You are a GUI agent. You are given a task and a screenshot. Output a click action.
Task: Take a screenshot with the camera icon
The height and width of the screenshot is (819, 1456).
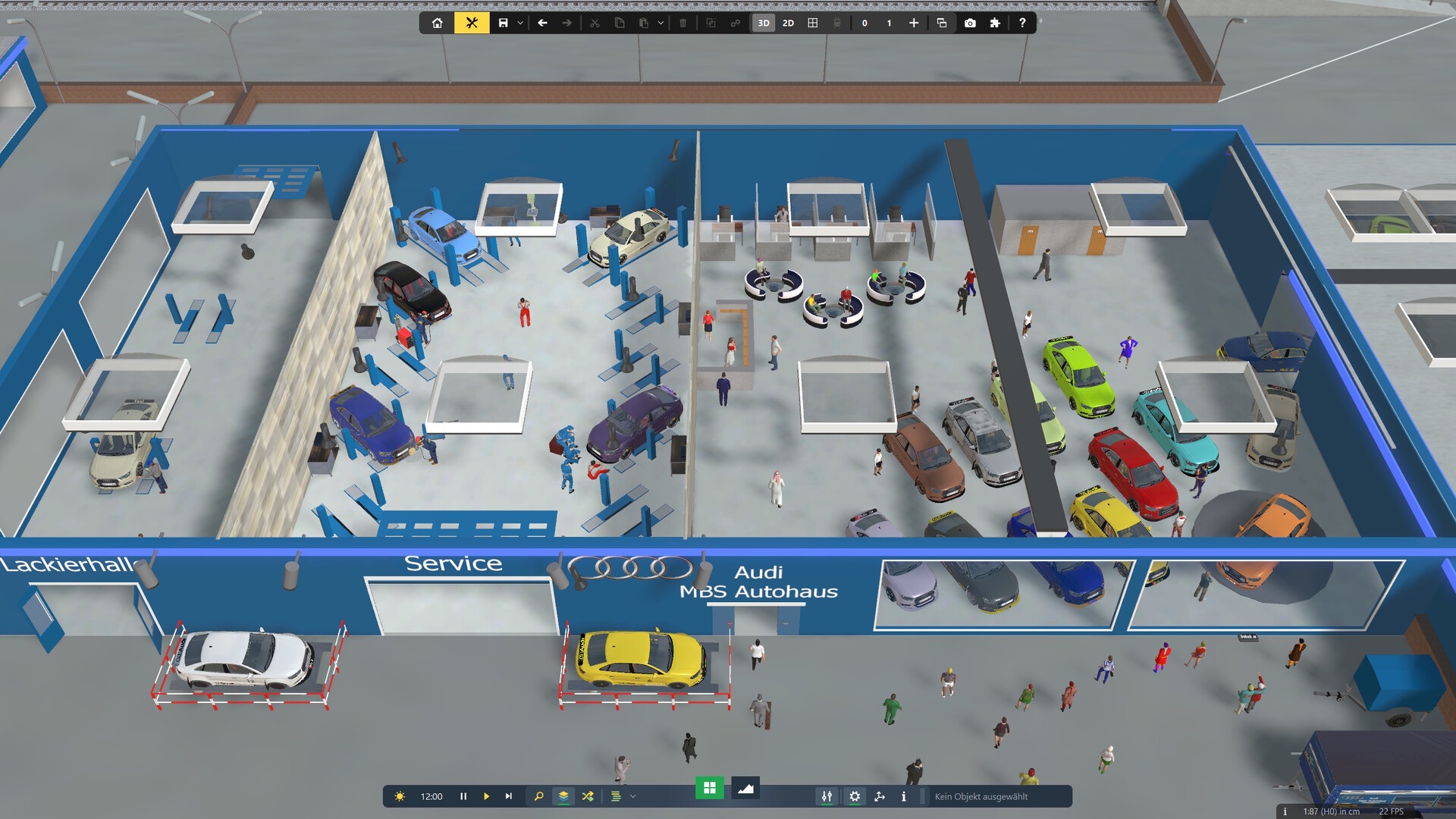pyautogui.click(x=970, y=23)
